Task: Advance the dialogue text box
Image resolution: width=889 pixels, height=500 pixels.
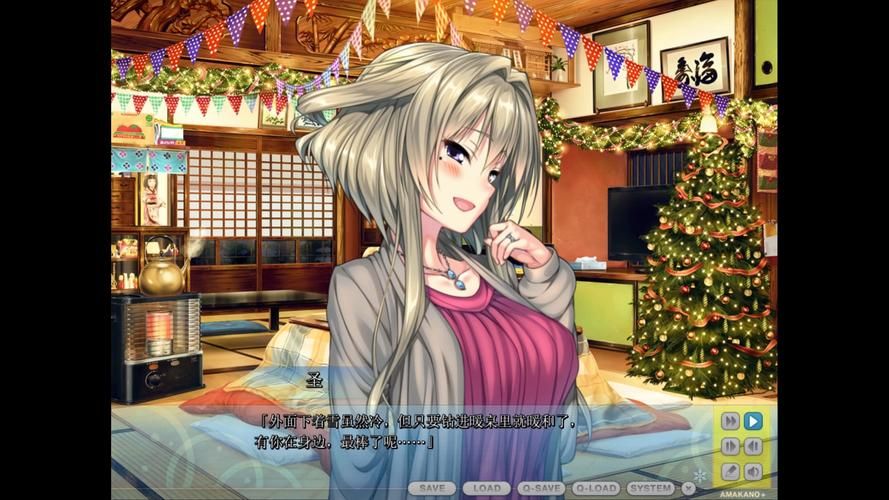Action: click(x=420, y=432)
